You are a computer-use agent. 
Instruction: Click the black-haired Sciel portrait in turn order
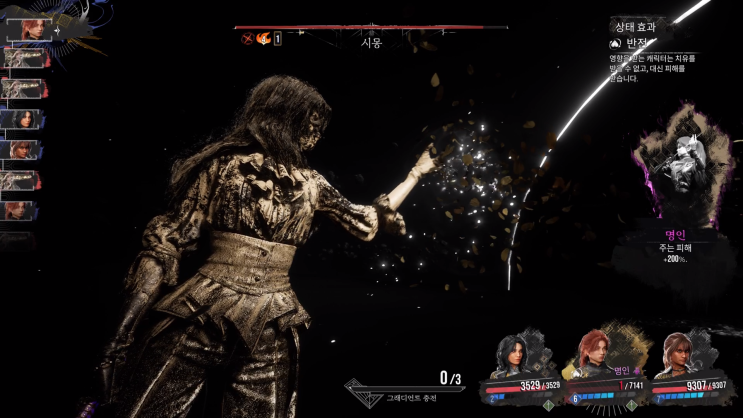coord(22,119)
